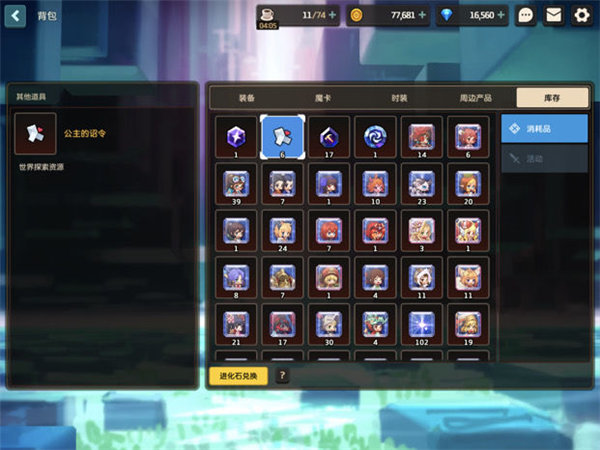Open the question mark help button
Screen dimensions: 600x450
pos(283,376)
